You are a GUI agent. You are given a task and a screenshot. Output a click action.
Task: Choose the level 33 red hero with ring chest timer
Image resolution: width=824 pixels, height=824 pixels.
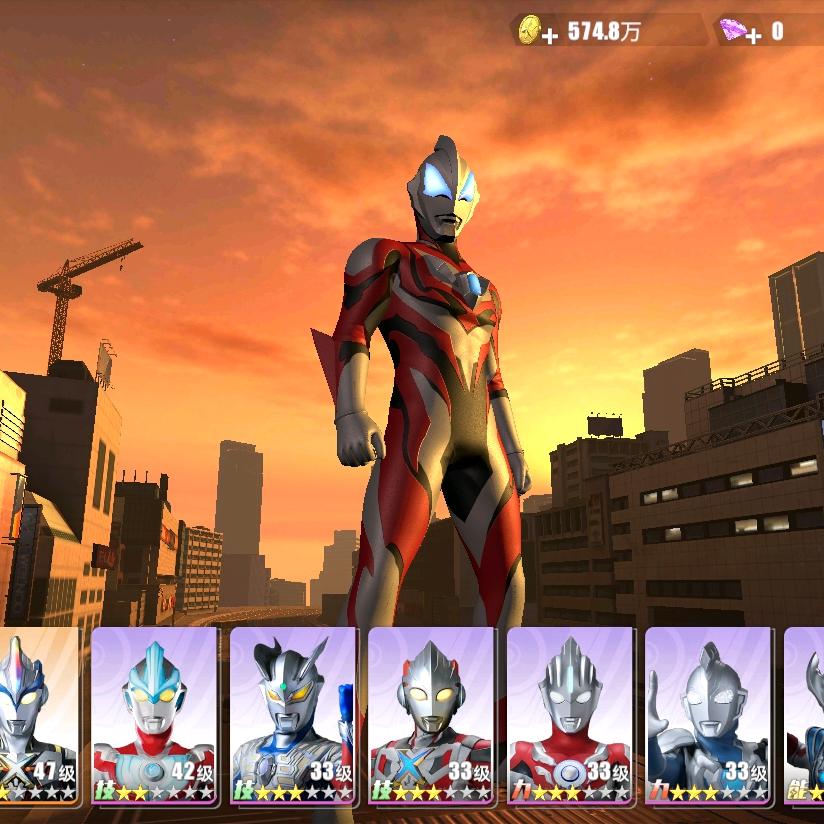point(570,715)
